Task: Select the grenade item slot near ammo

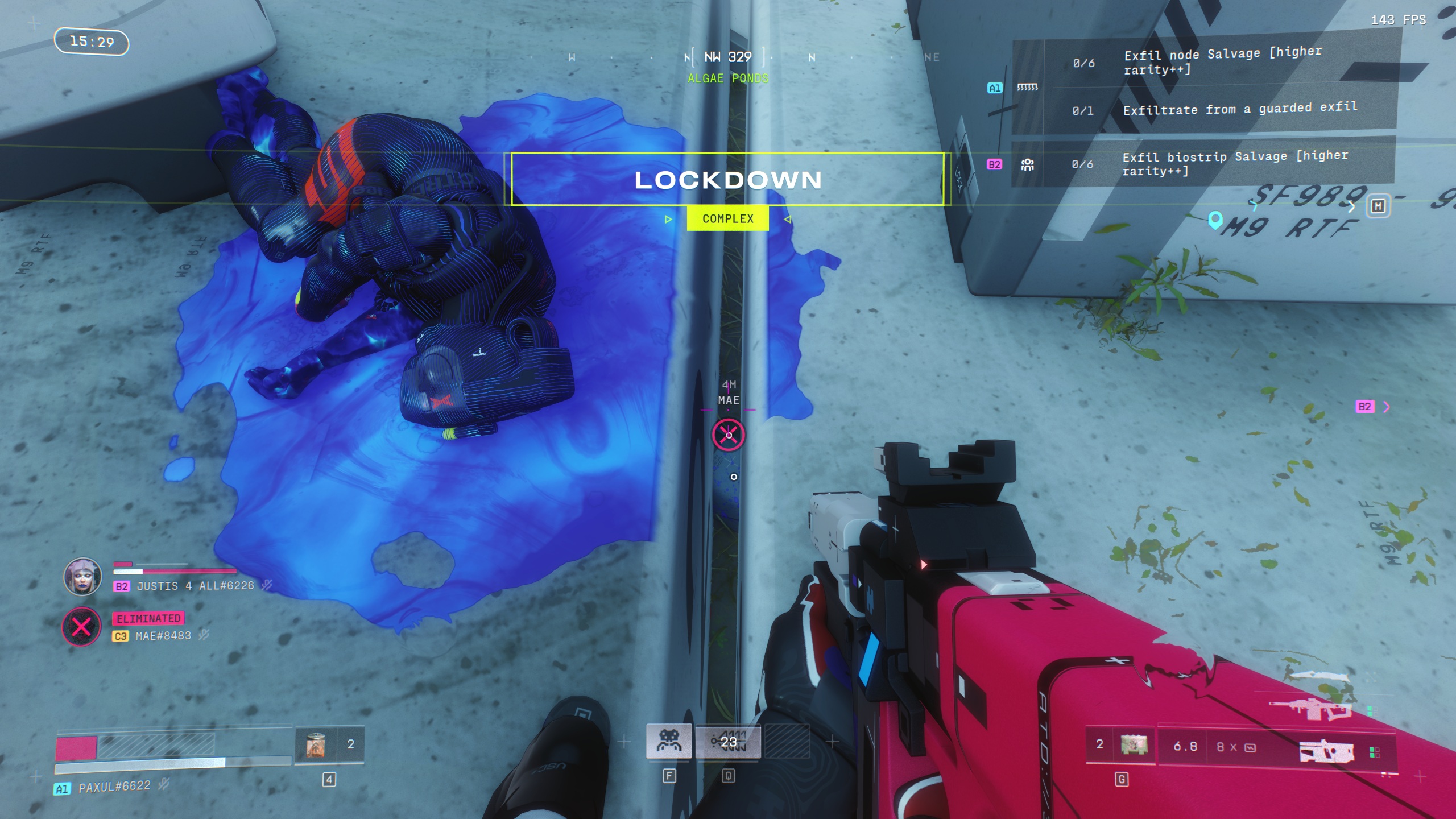Action: 1134,744
